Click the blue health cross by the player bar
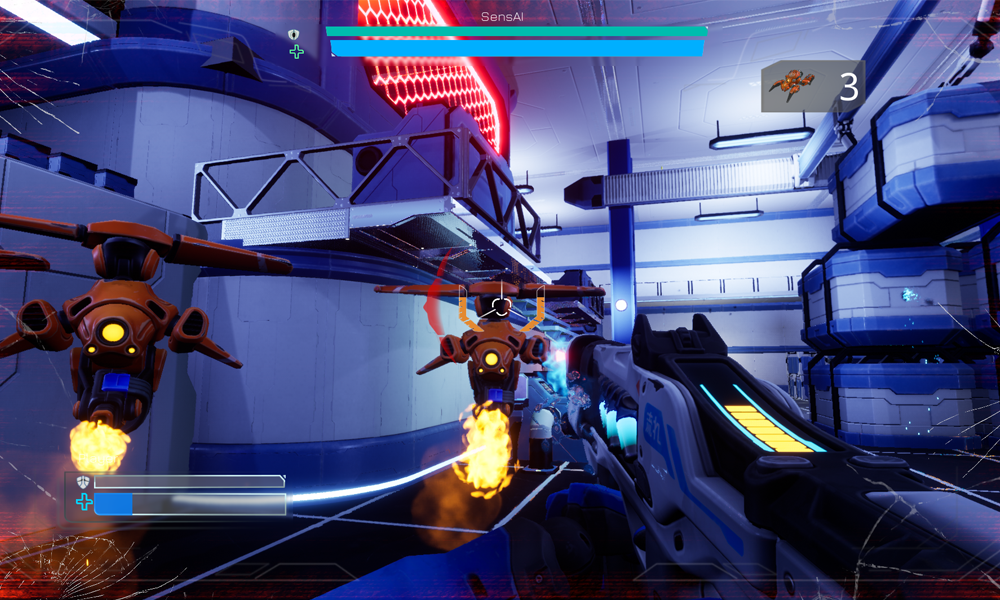The image size is (1000, 600). pyautogui.click(x=84, y=503)
